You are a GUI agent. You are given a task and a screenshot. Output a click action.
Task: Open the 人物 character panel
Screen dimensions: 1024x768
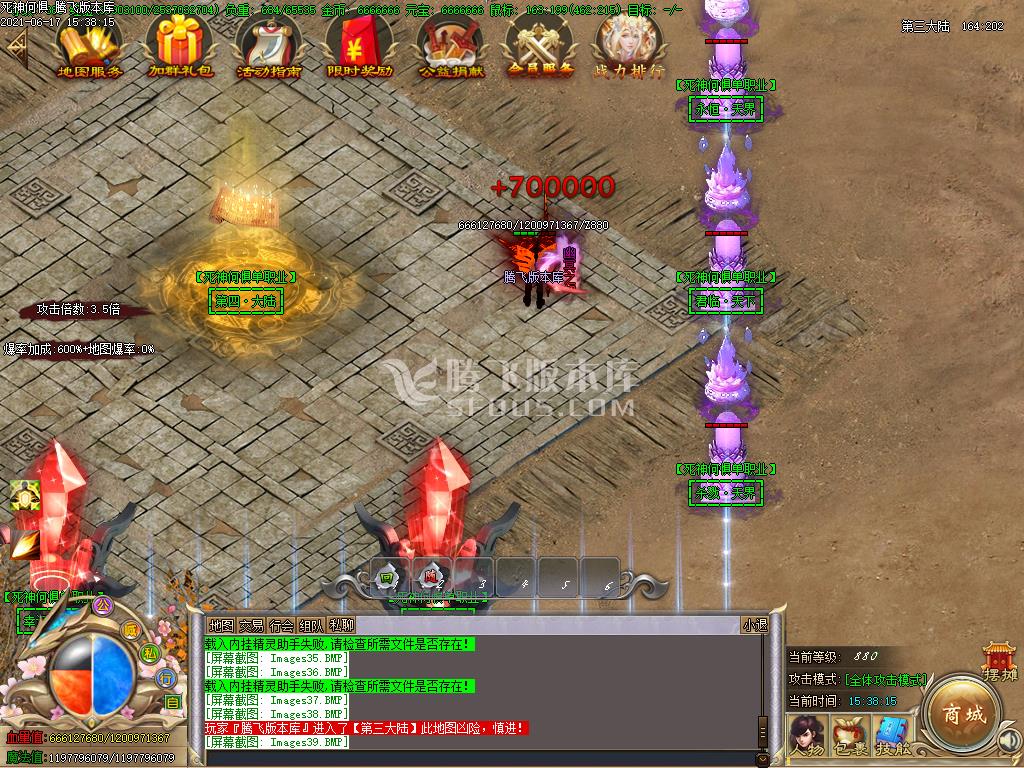(805, 735)
